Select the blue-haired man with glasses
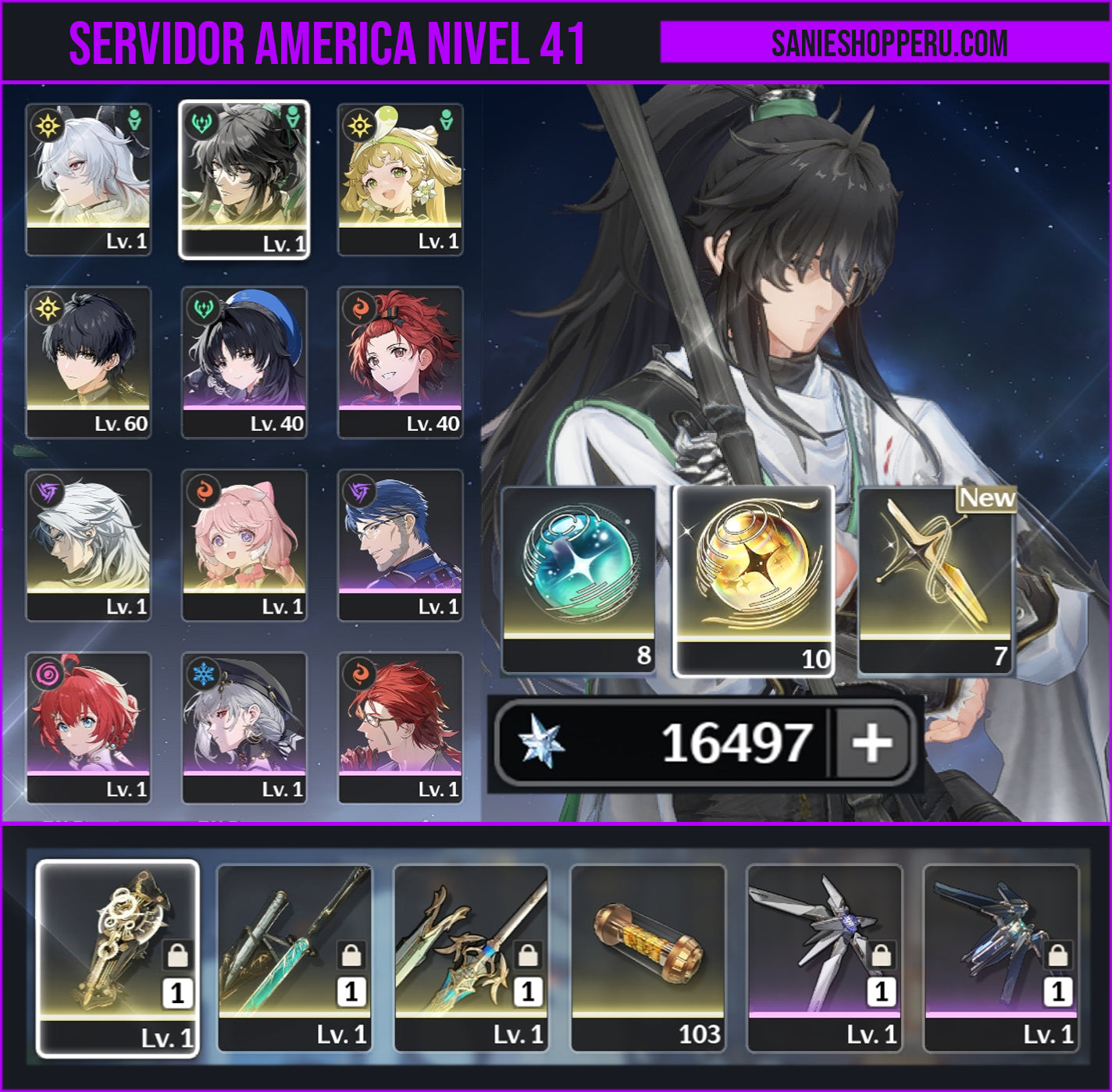Viewport: 1112px width, 1092px height. 401,544
